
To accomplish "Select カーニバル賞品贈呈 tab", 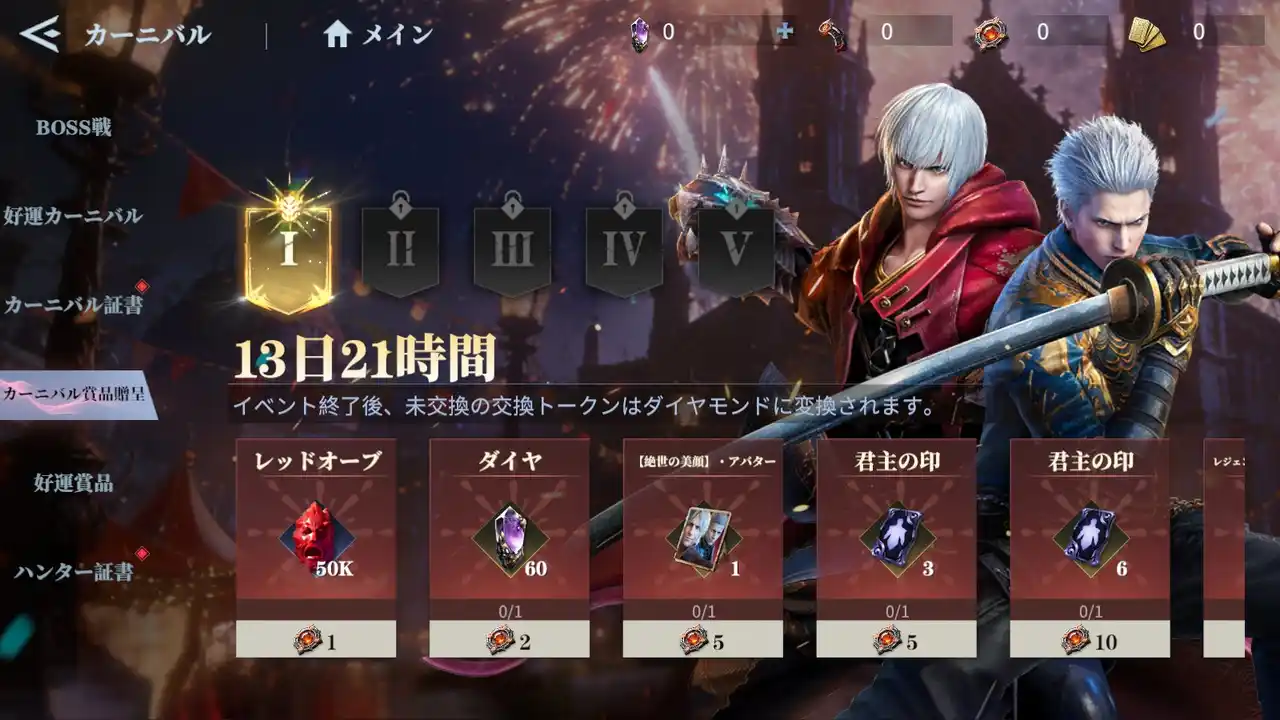I will 75,393.
